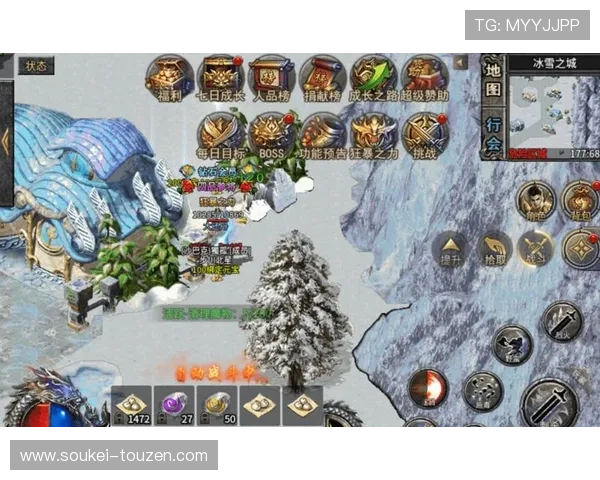Image resolution: width=600 pixels, height=480 pixels.
Task: Open the 捐献榜 donation ranking
Action: click(x=322, y=77)
